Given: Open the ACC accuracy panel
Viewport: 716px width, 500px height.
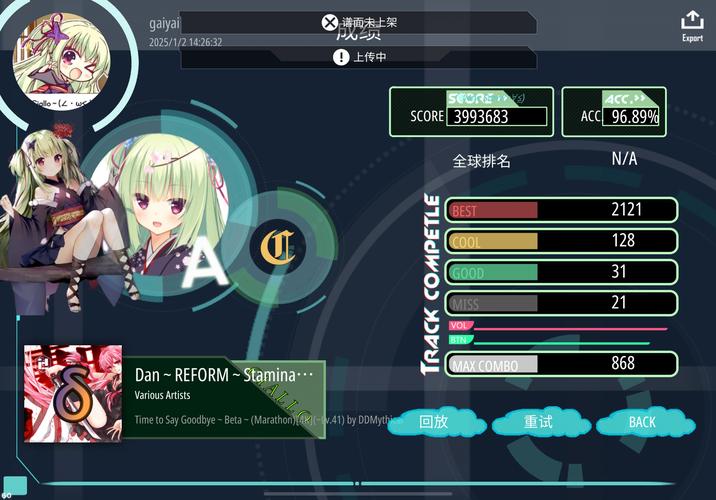Looking at the screenshot, I should pyautogui.click(x=614, y=112).
